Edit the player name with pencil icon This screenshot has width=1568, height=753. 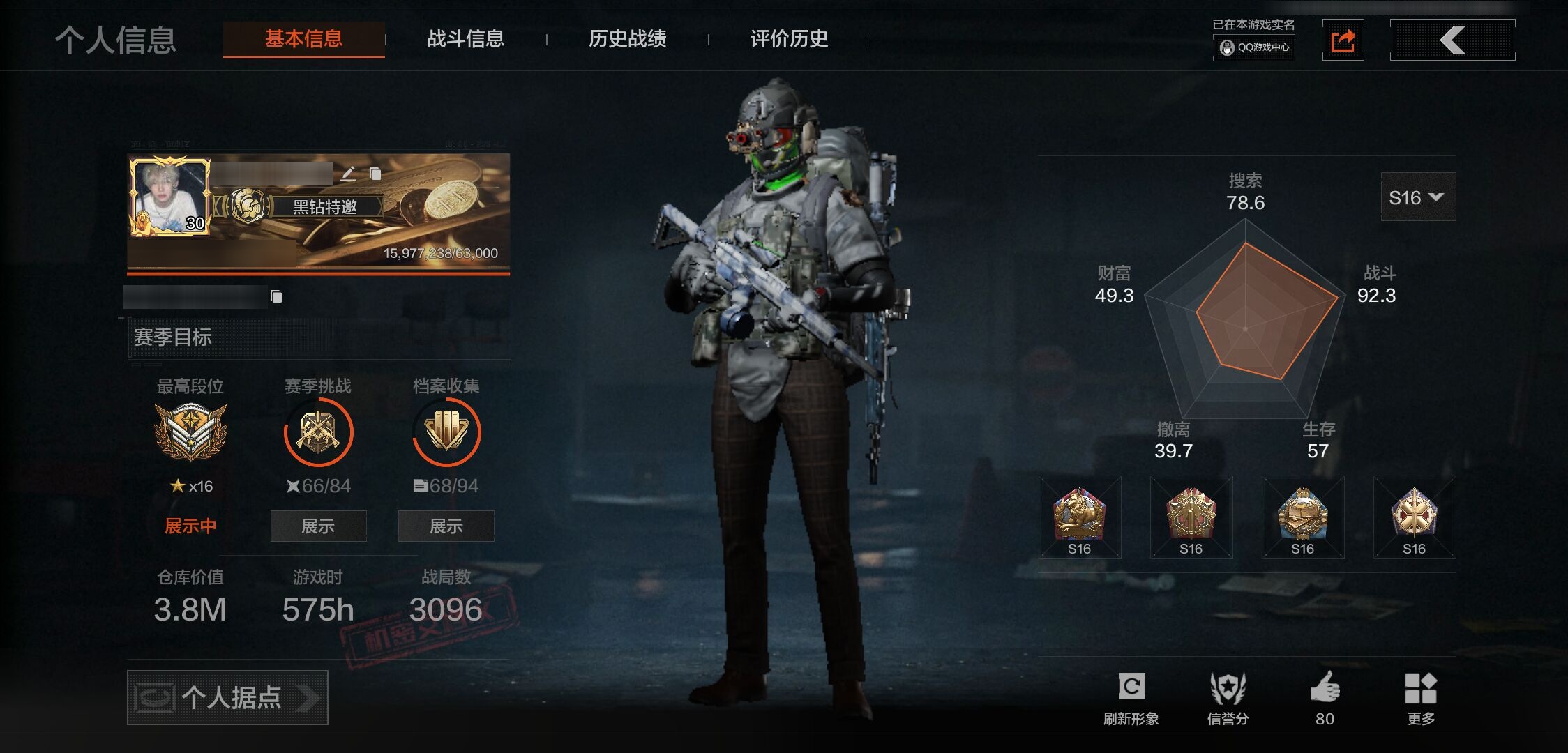pos(349,173)
